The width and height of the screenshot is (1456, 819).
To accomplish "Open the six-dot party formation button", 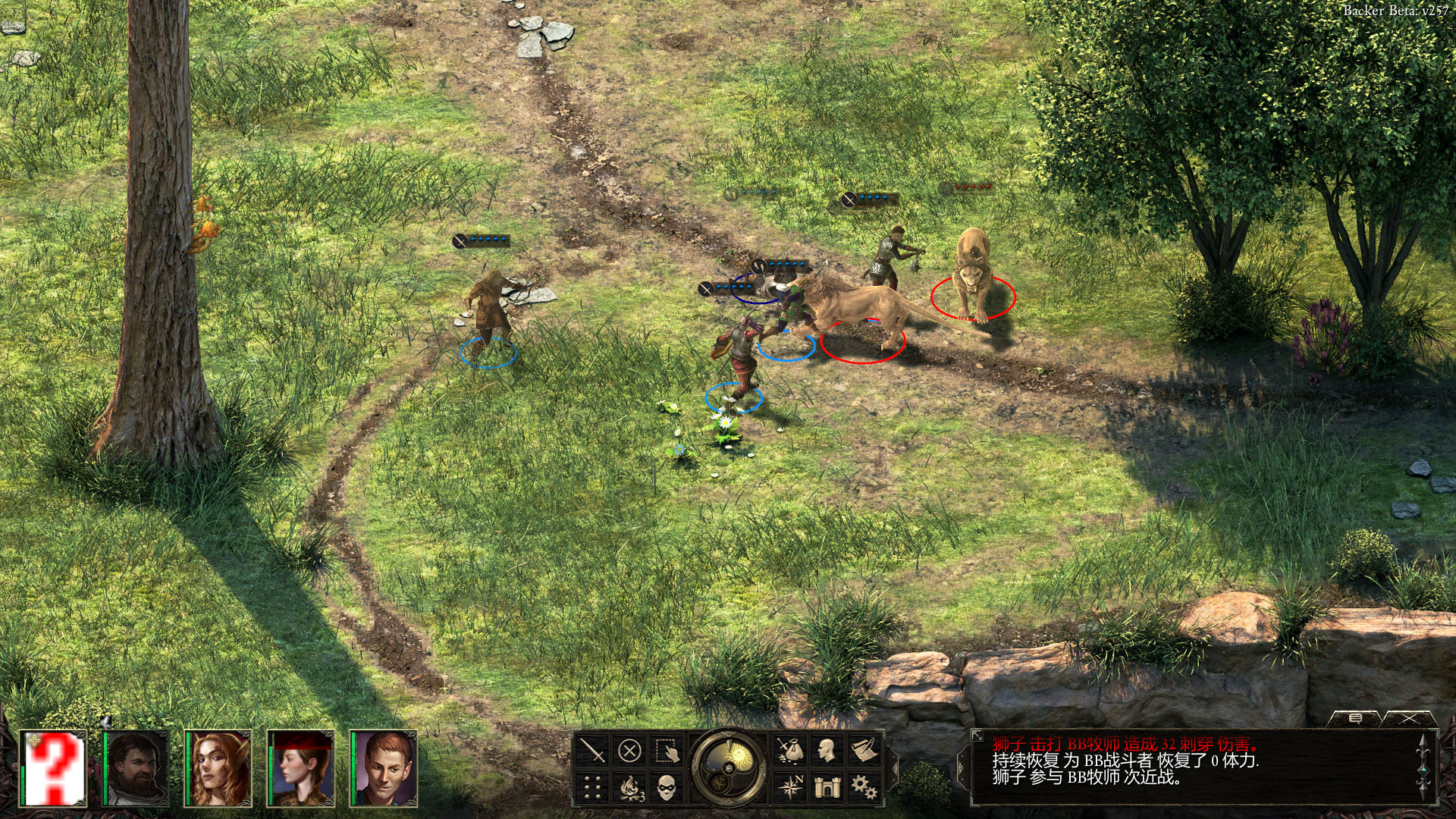I will 592,788.
